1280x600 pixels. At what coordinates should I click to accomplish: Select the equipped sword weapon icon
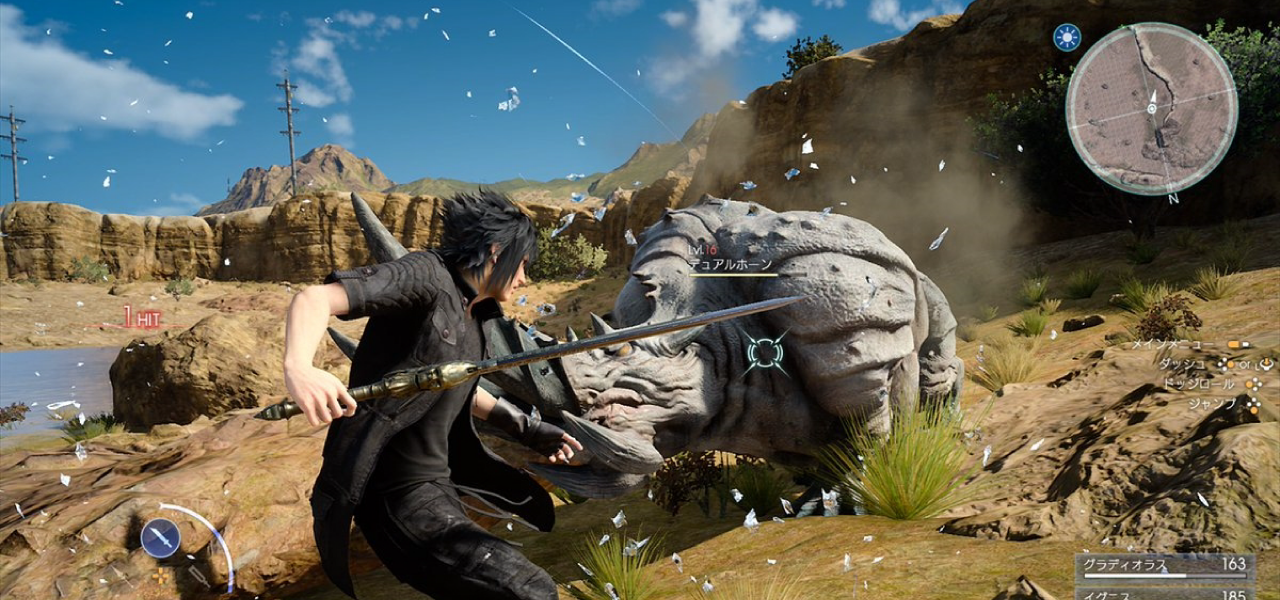point(160,538)
